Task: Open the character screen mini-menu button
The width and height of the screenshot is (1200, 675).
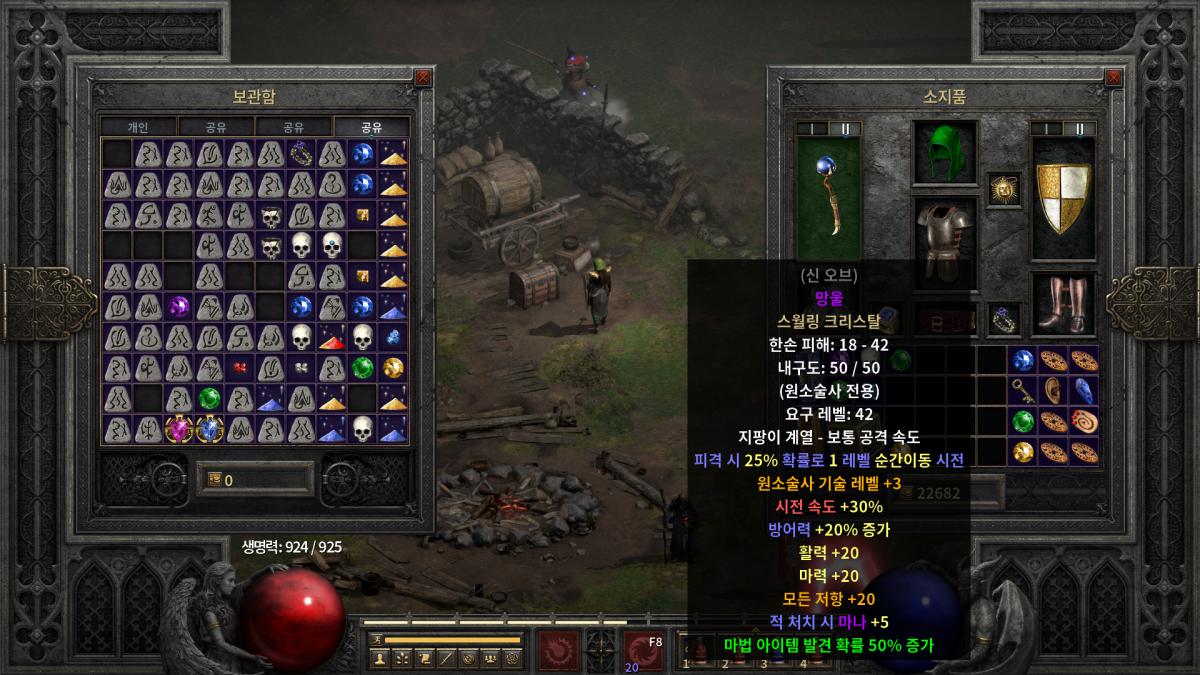Action: tap(380, 658)
